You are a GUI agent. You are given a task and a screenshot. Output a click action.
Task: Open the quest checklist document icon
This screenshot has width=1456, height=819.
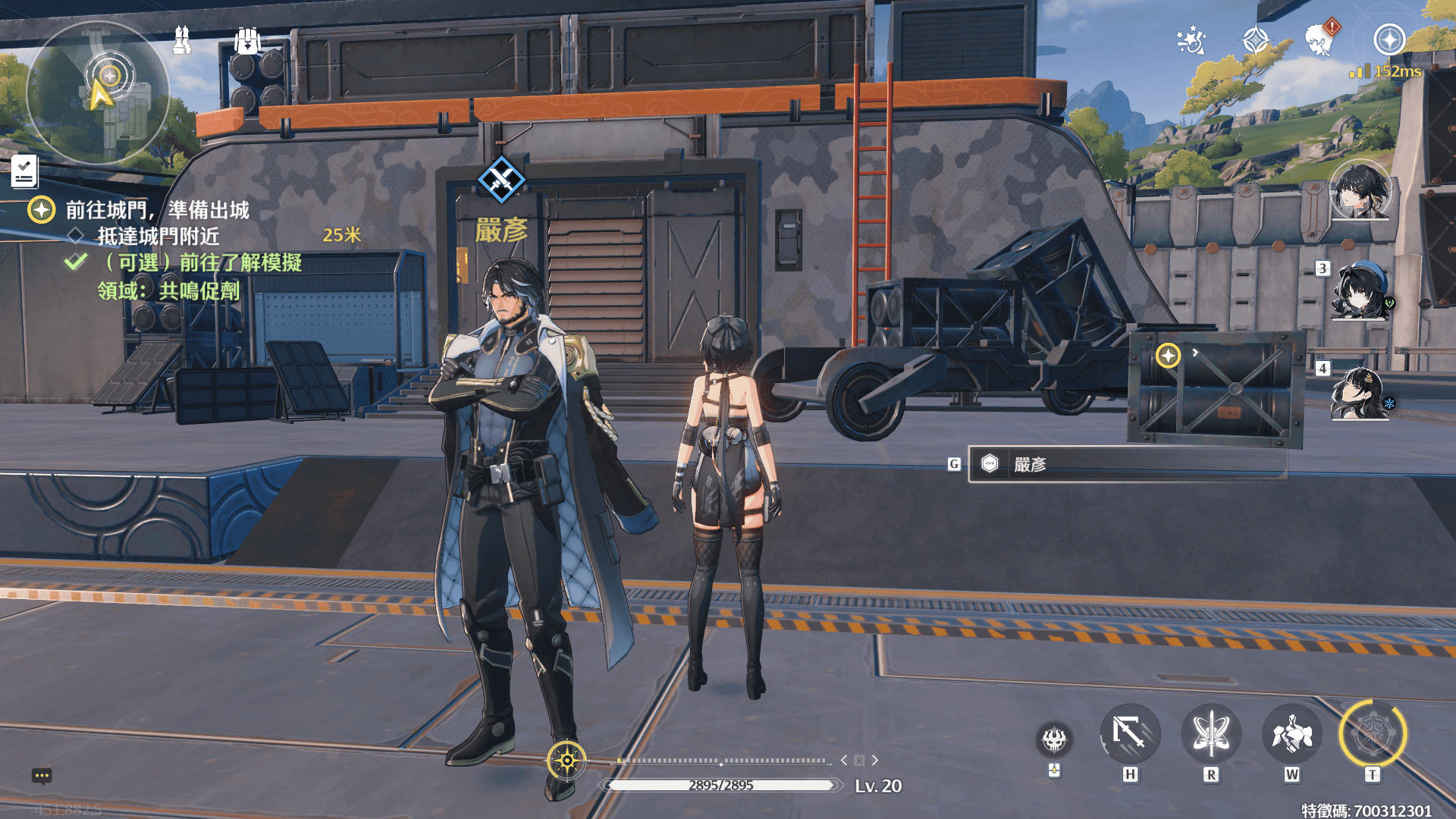(x=24, y=171)
